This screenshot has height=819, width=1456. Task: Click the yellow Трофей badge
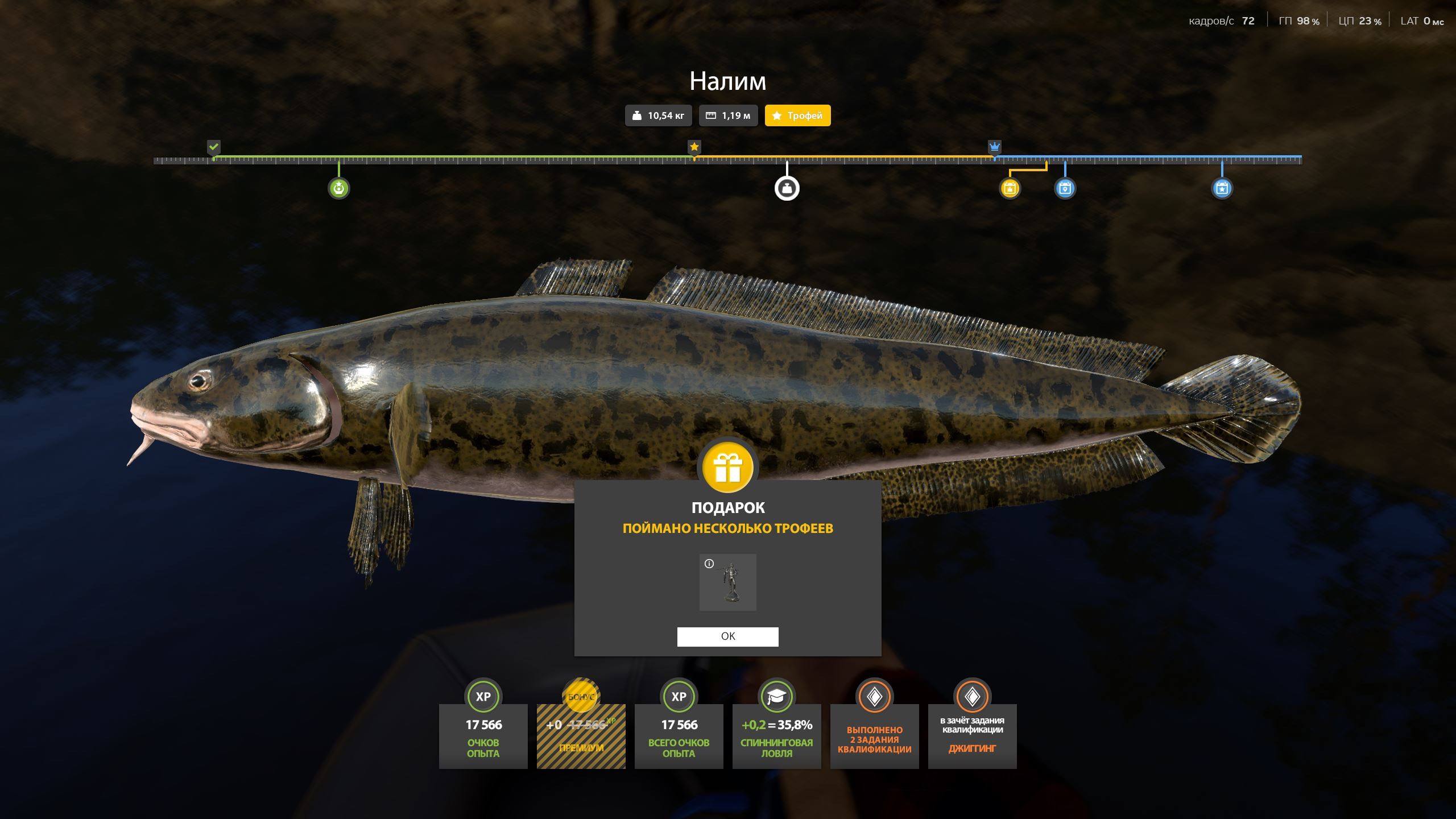pyautogui.click(x=797, y=115)
